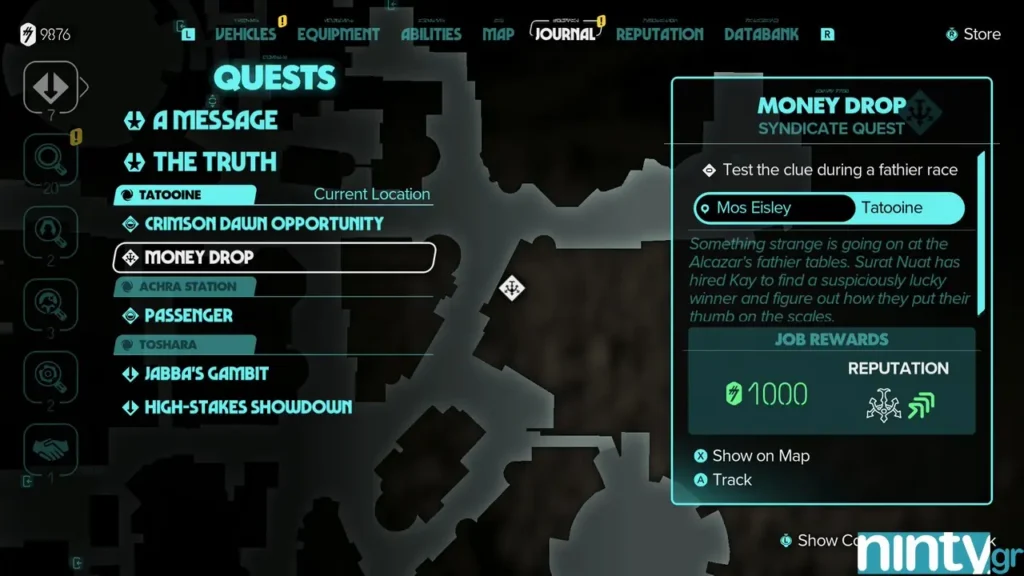Screen dimensions: 1024x576
Task: Show Money Drop on the map
Action: pos(760,456)
